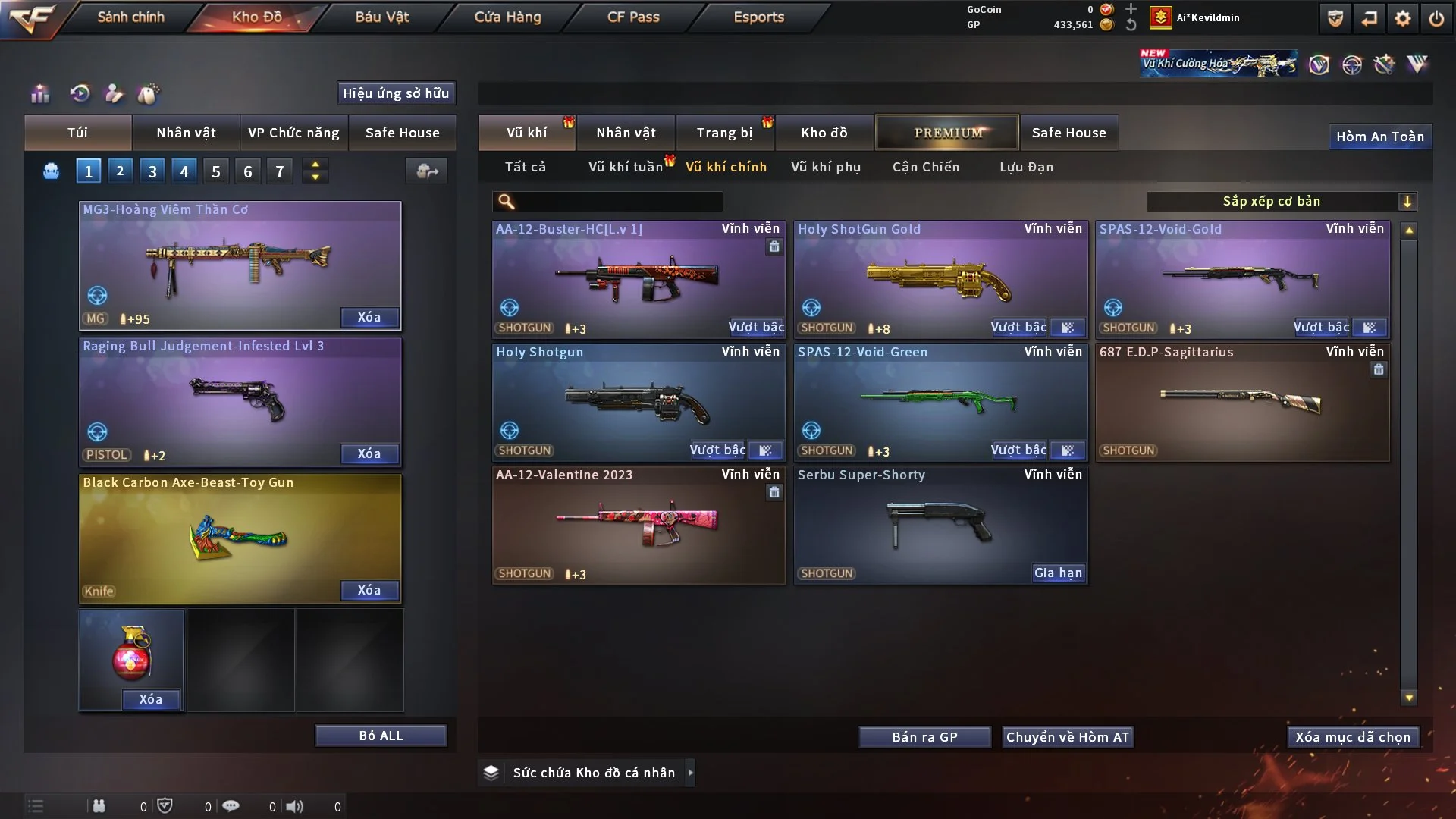
Task: Click the Bỏ ALL button
Action: click(381, 736)
